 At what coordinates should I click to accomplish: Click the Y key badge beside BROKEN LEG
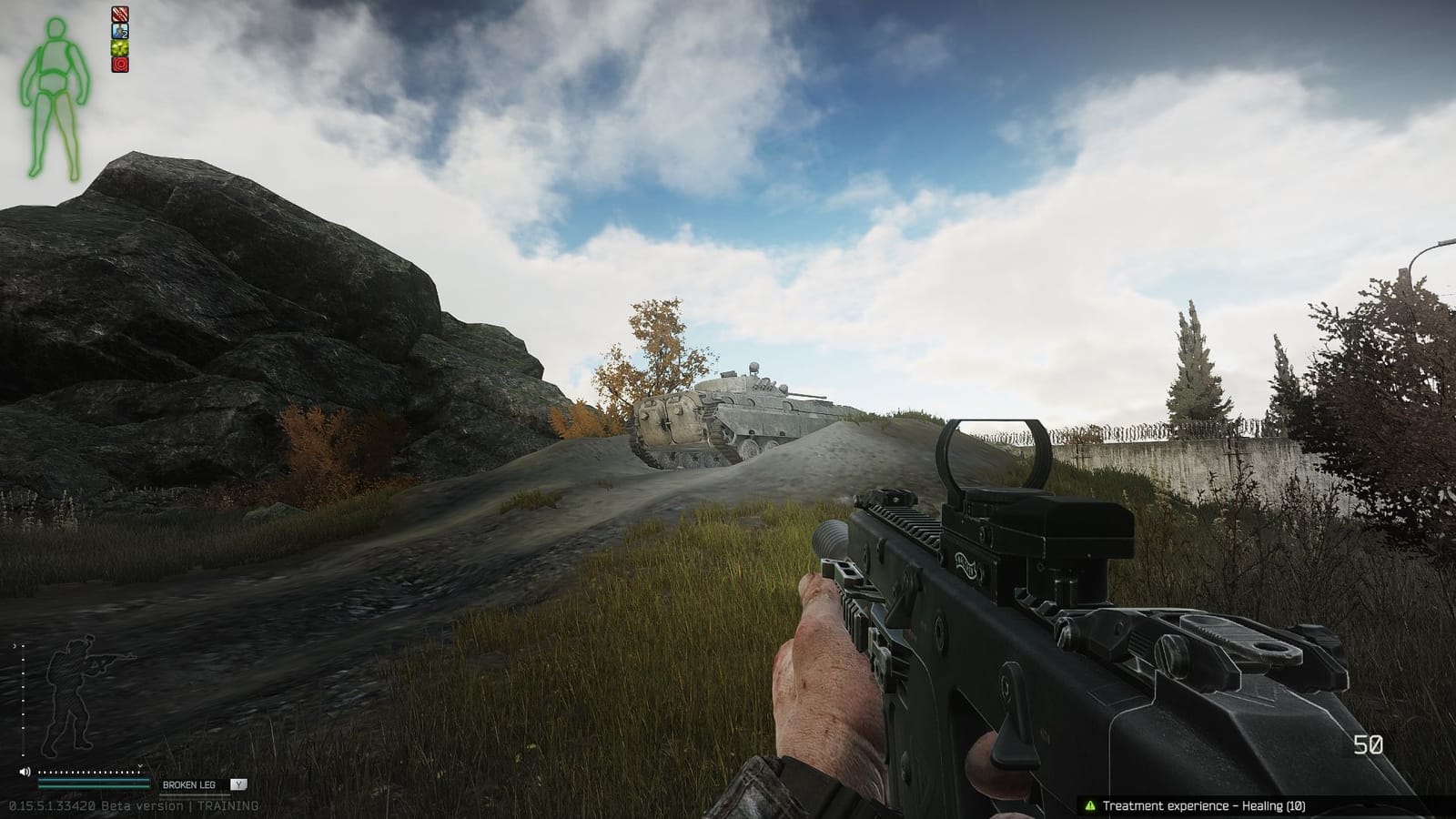238,784
